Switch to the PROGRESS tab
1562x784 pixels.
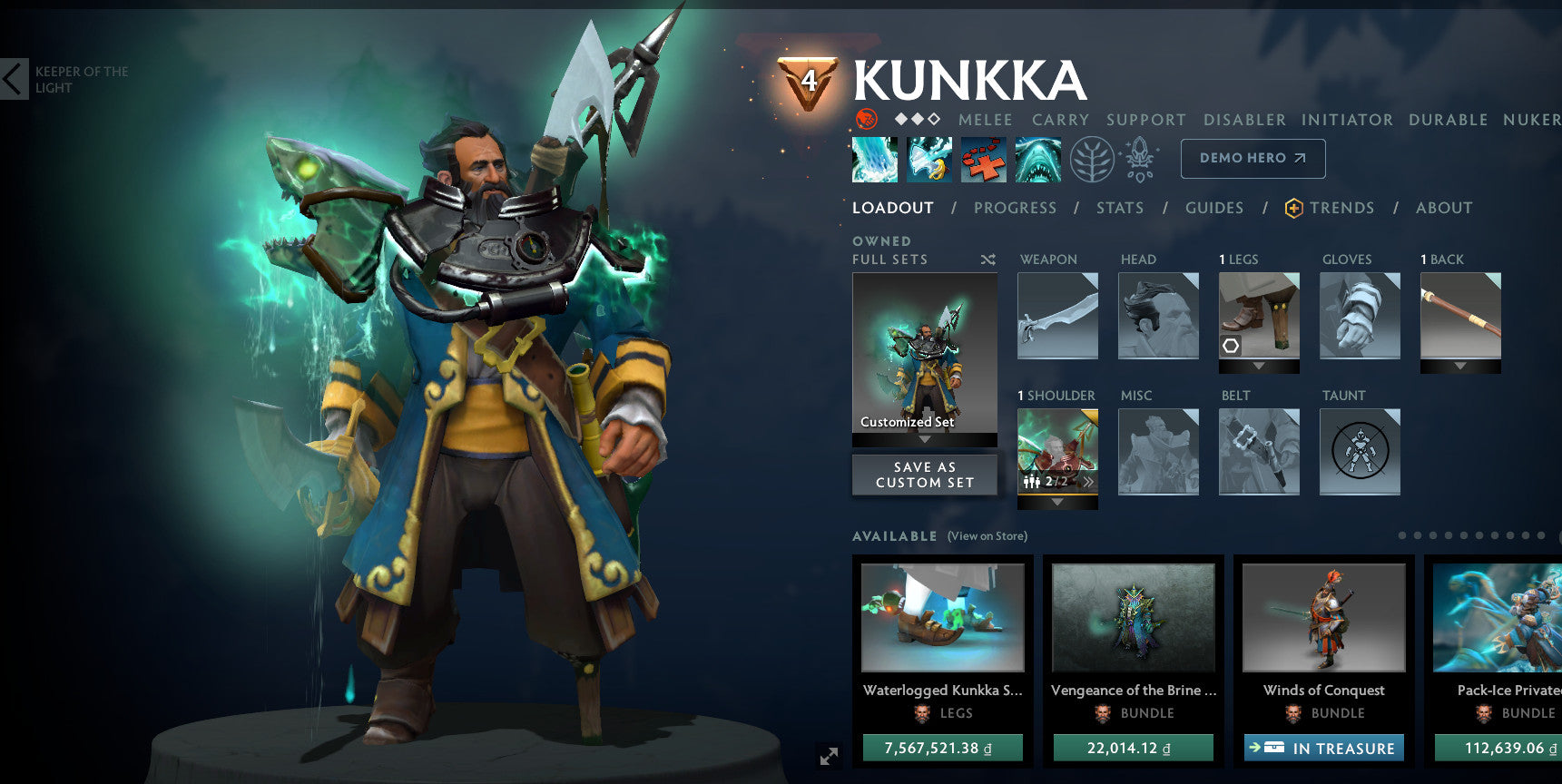pos(1015,208)
